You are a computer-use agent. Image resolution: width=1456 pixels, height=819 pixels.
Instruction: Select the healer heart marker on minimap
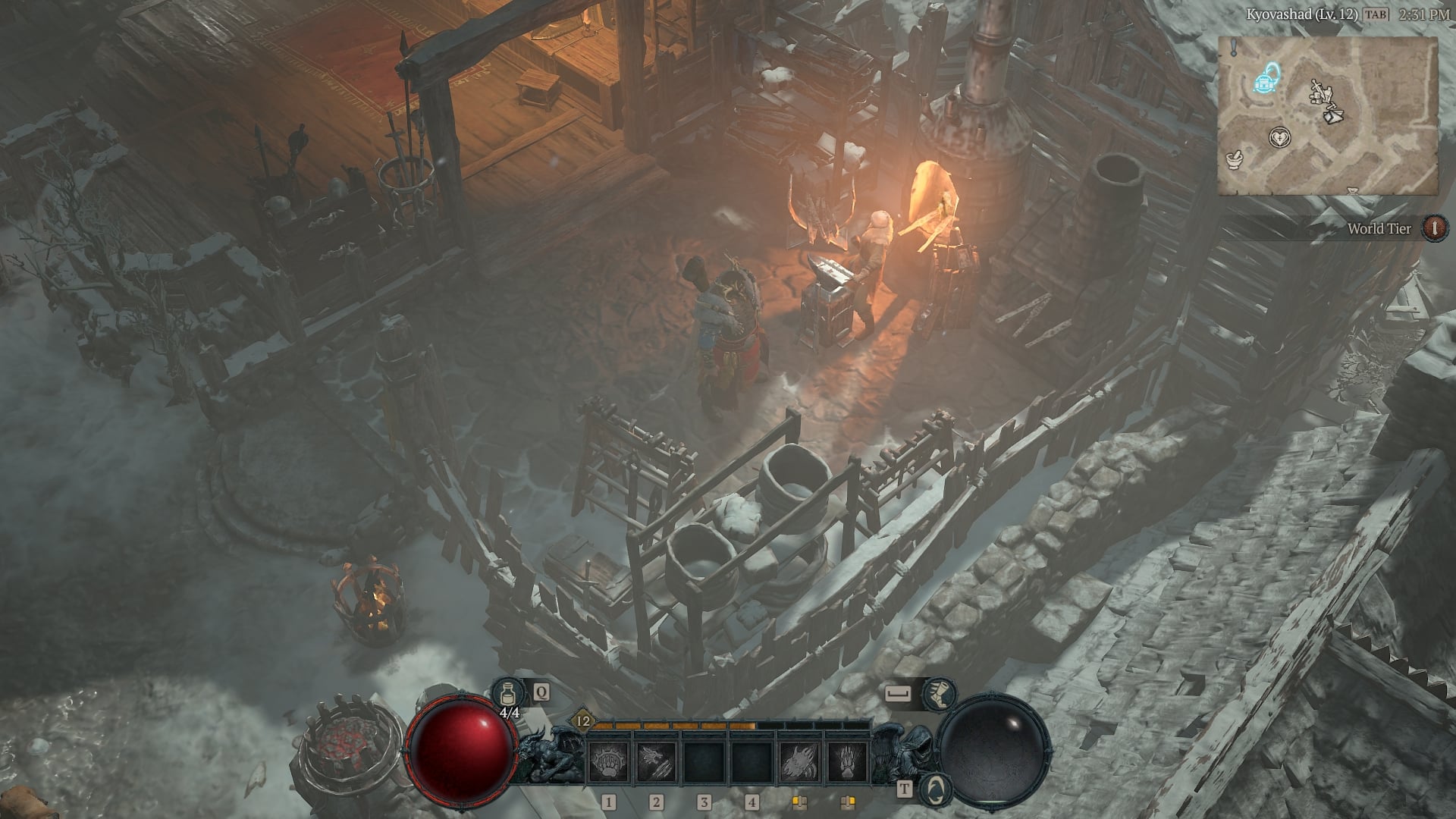[1279, 138]
